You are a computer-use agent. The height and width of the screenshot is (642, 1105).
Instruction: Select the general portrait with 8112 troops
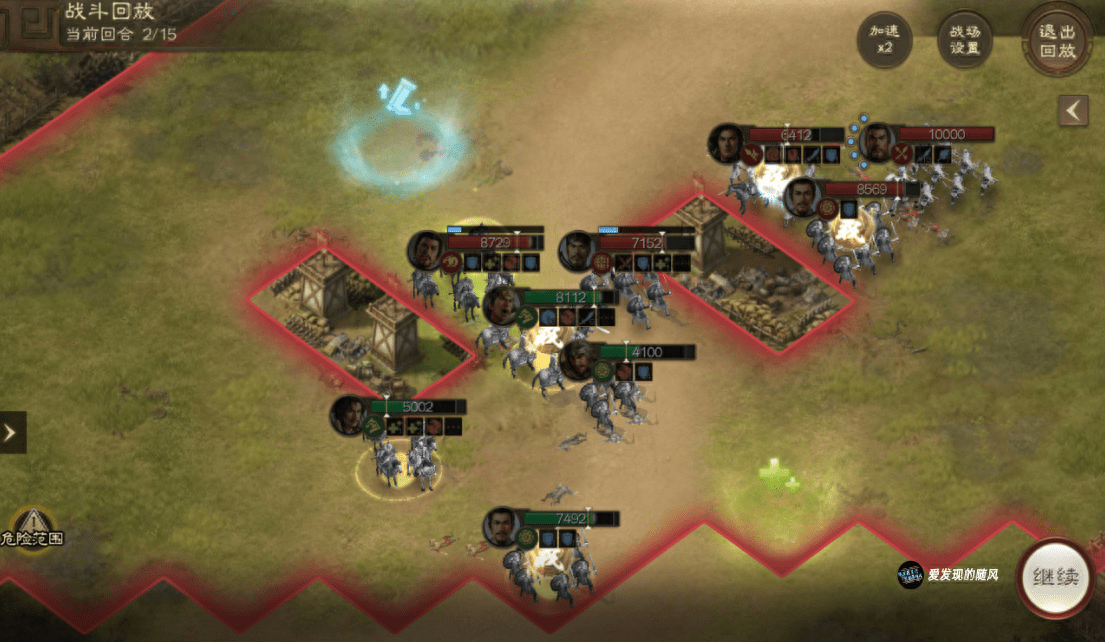click(x=502, y=305)
